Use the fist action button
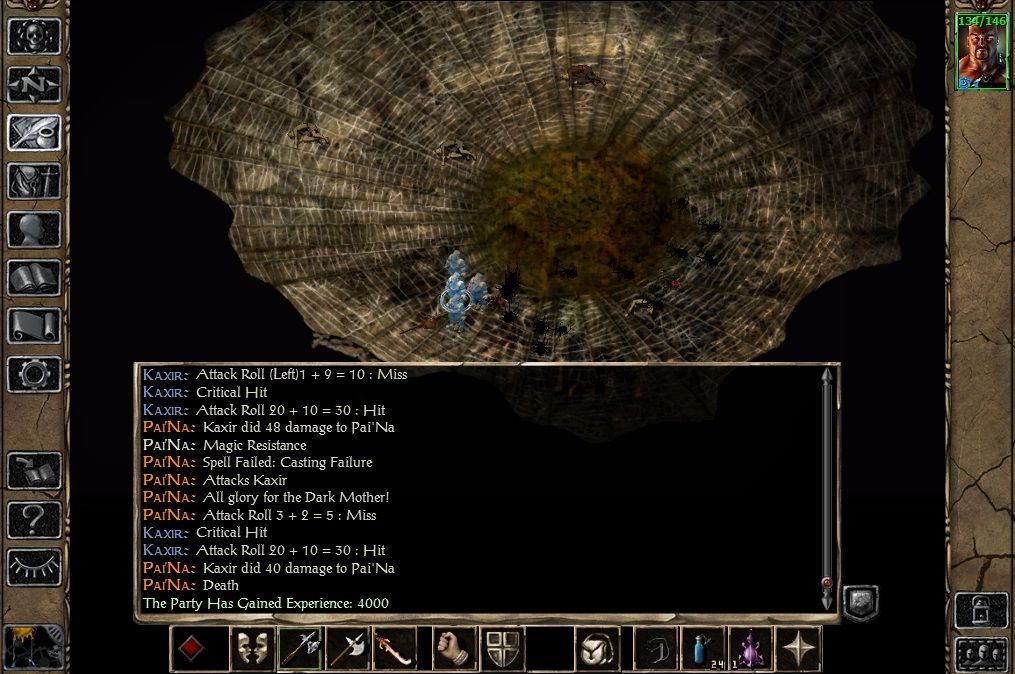Viewport: 1015px width, 674px height. 454,649
